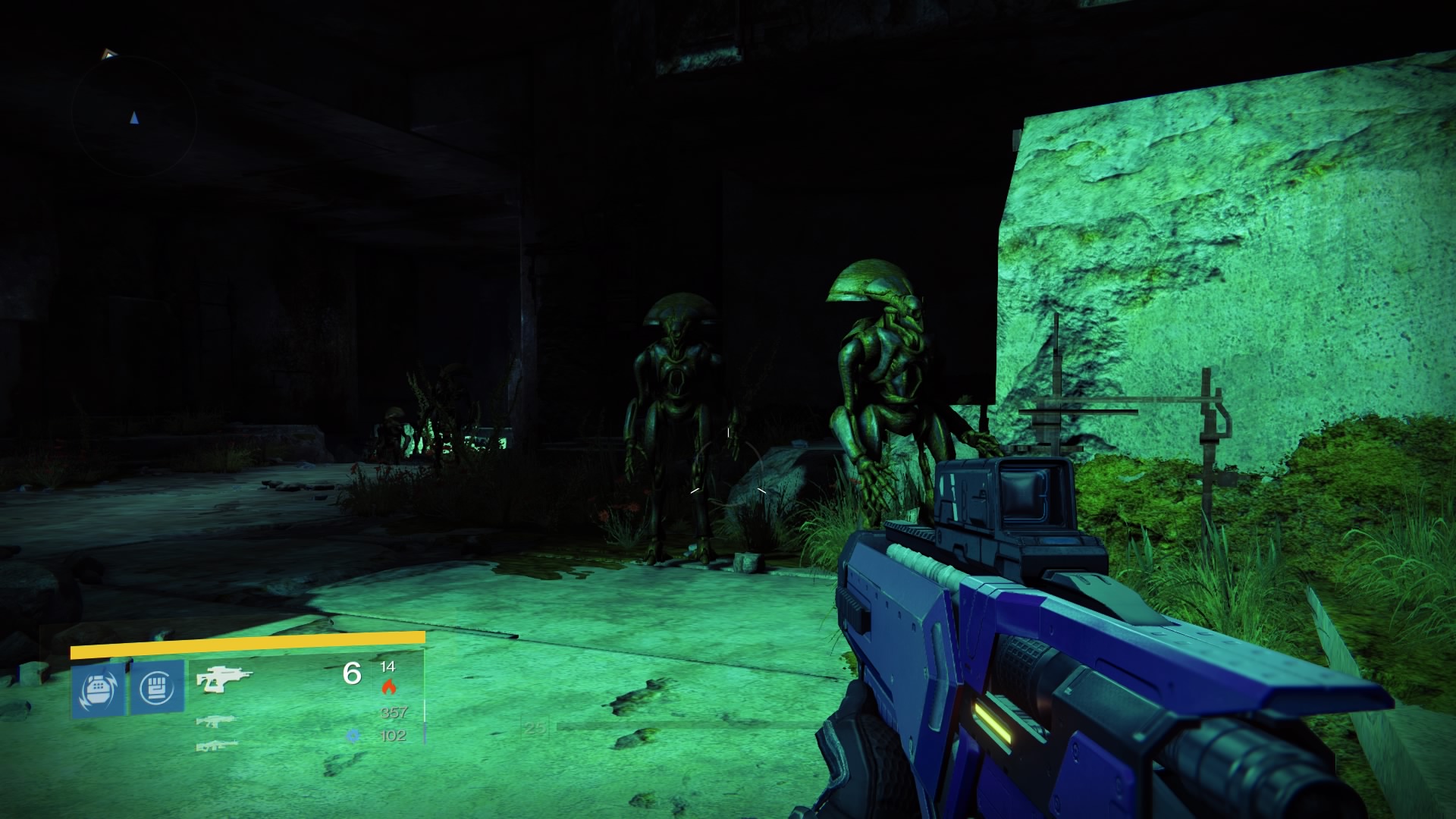This screenshot has width=1456, height=819.
Task: Select the grenade ability icon
Action: 99,689
